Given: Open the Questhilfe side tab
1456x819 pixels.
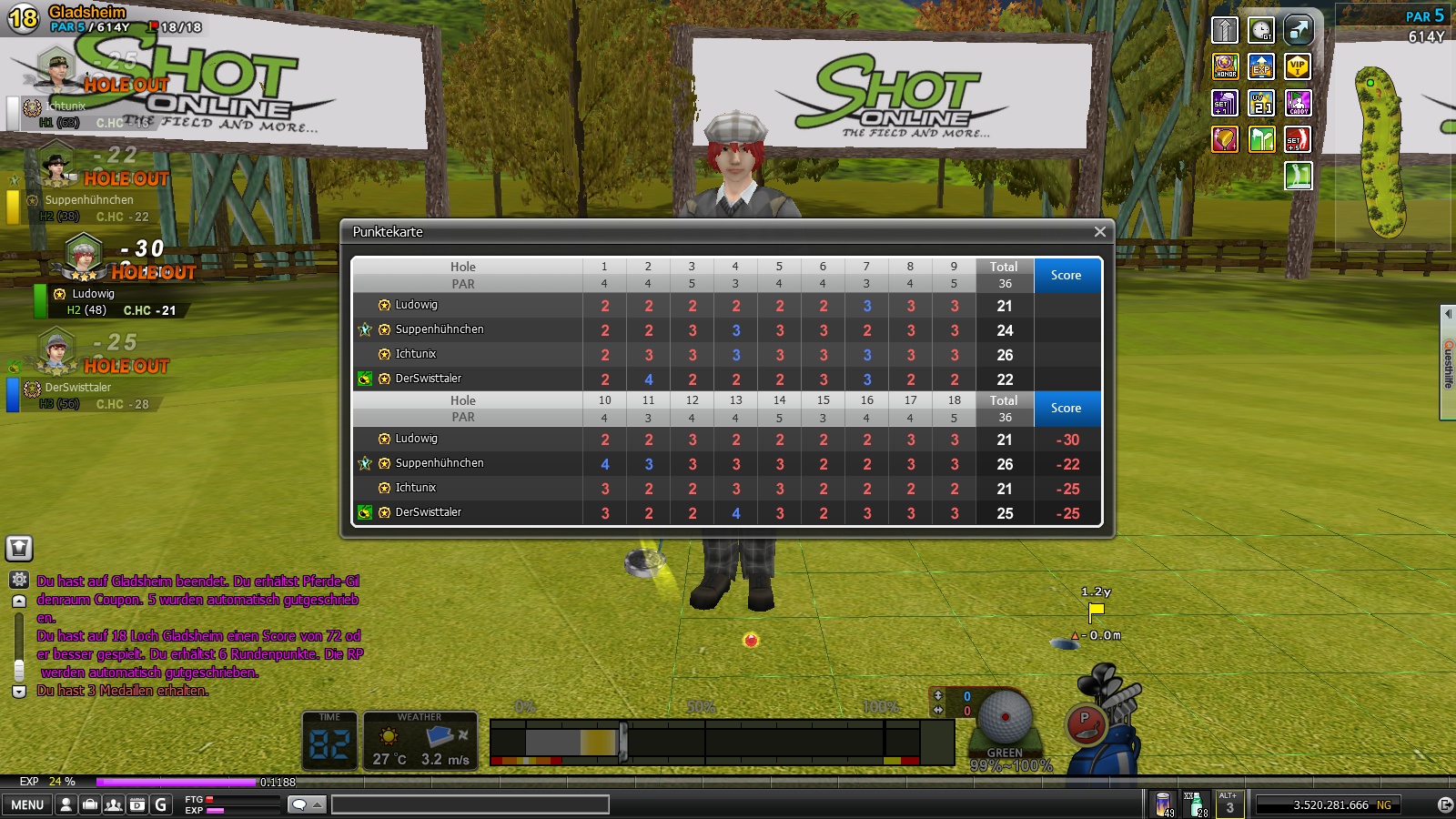Looking at the screenshot, I should point(1448,362).
